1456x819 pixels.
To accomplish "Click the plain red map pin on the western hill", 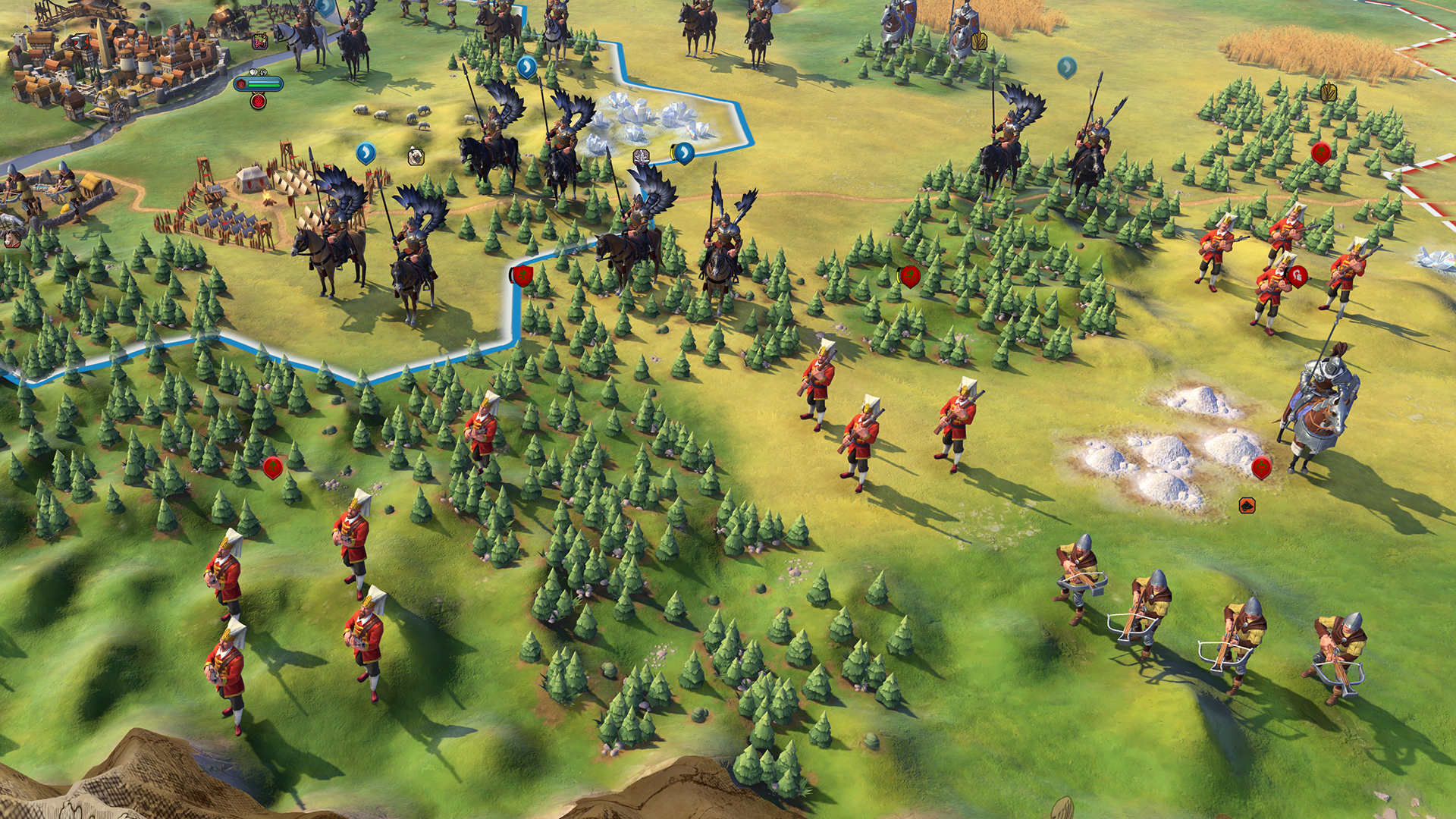I will pyautogui.click(x=273, y=466).
